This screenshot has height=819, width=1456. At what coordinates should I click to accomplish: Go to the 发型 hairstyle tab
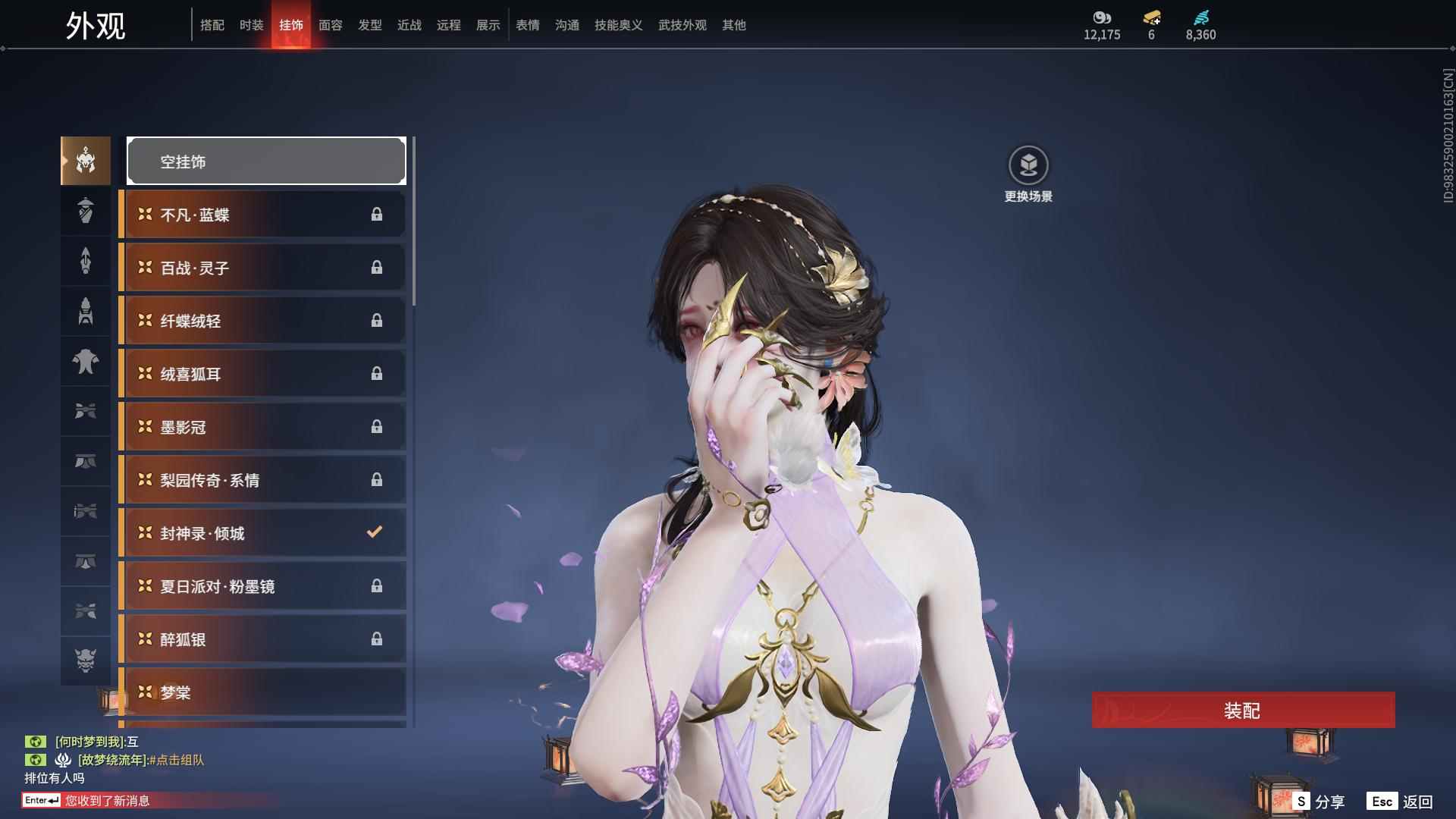[x=370, y=25]
